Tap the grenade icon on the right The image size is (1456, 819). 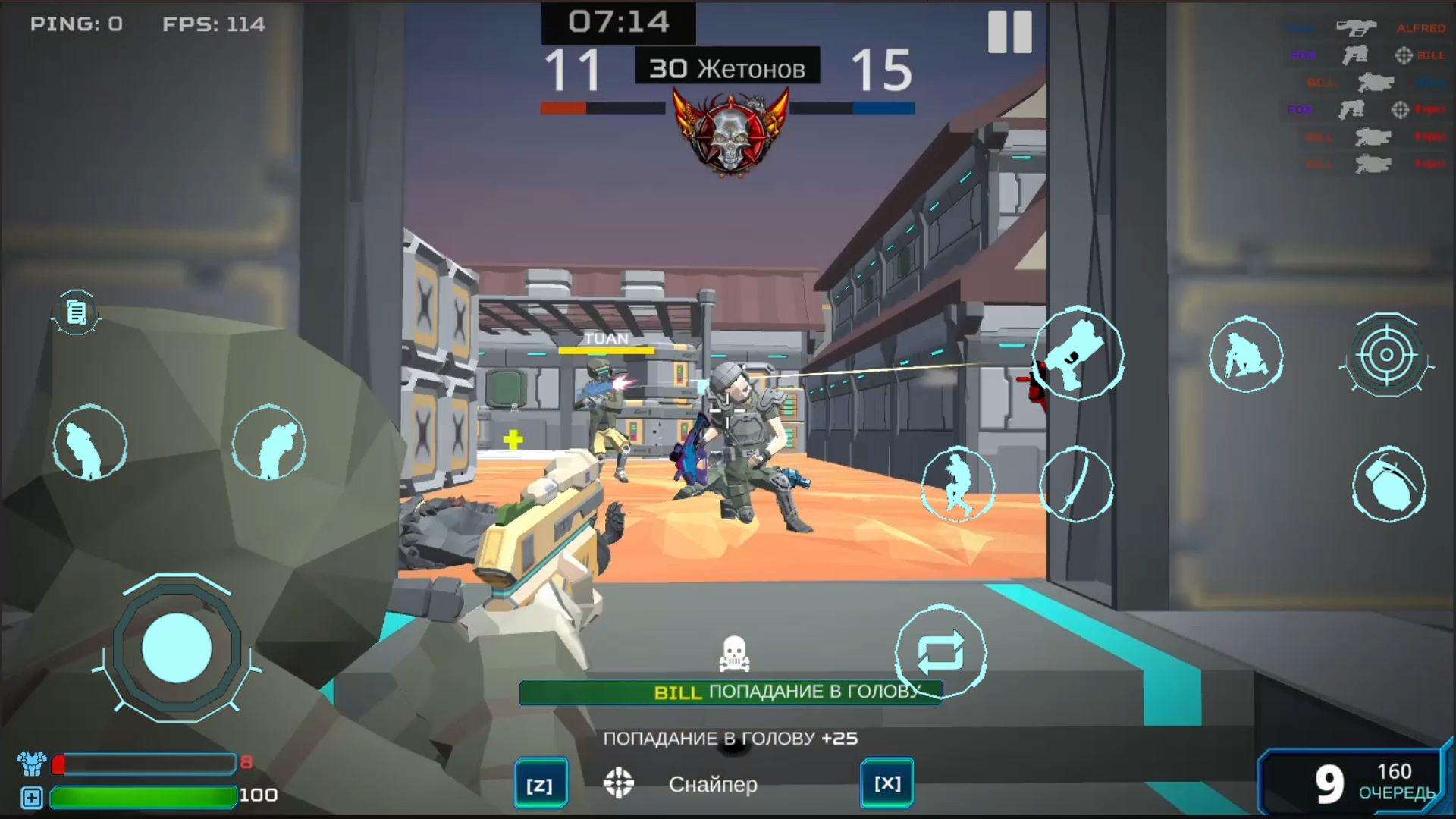(1389, 485)
